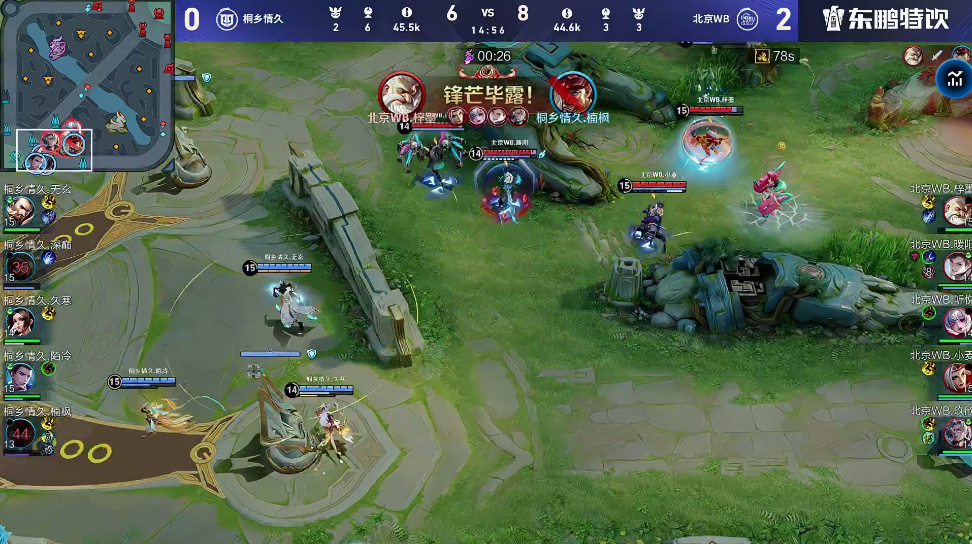Select player 桐乡情久.久寒 portrait
Image resolution: width=972 pixels, height=544 pixels.
coord(21,322)
